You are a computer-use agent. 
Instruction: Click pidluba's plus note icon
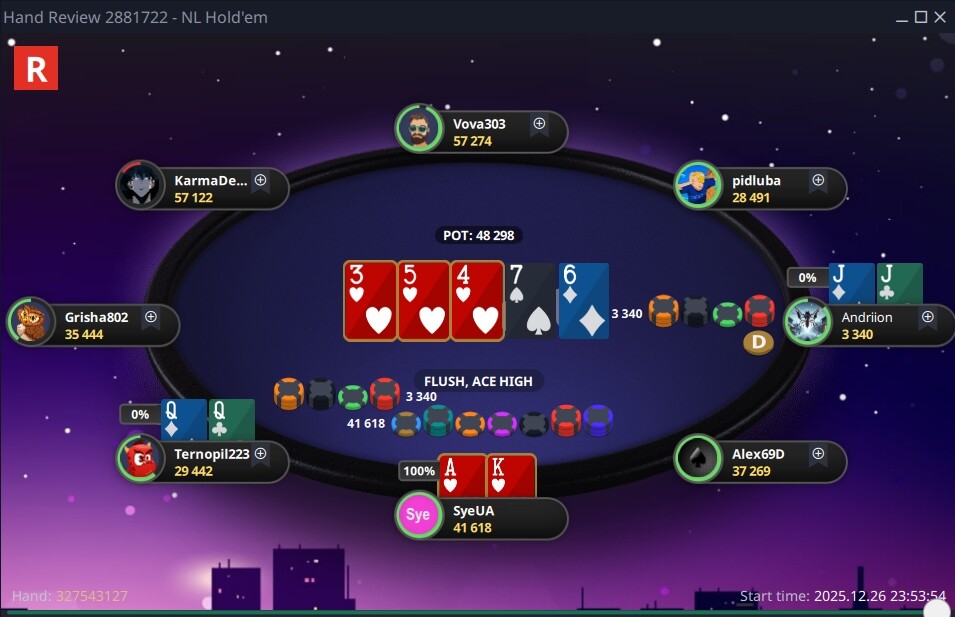pyautogui.click(x=818, y=181)
